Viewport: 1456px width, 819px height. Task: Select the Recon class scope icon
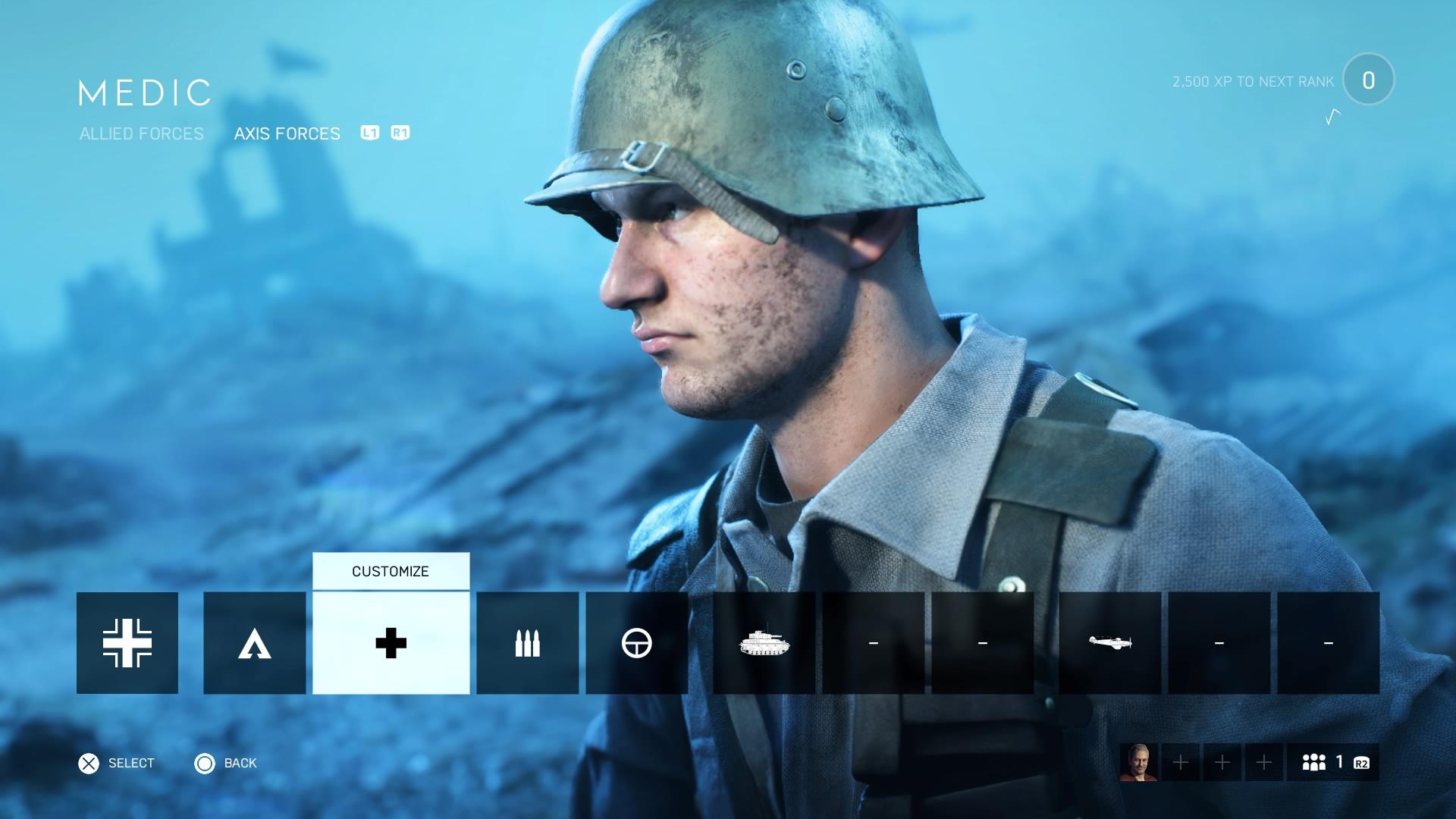tap(637, 643)
